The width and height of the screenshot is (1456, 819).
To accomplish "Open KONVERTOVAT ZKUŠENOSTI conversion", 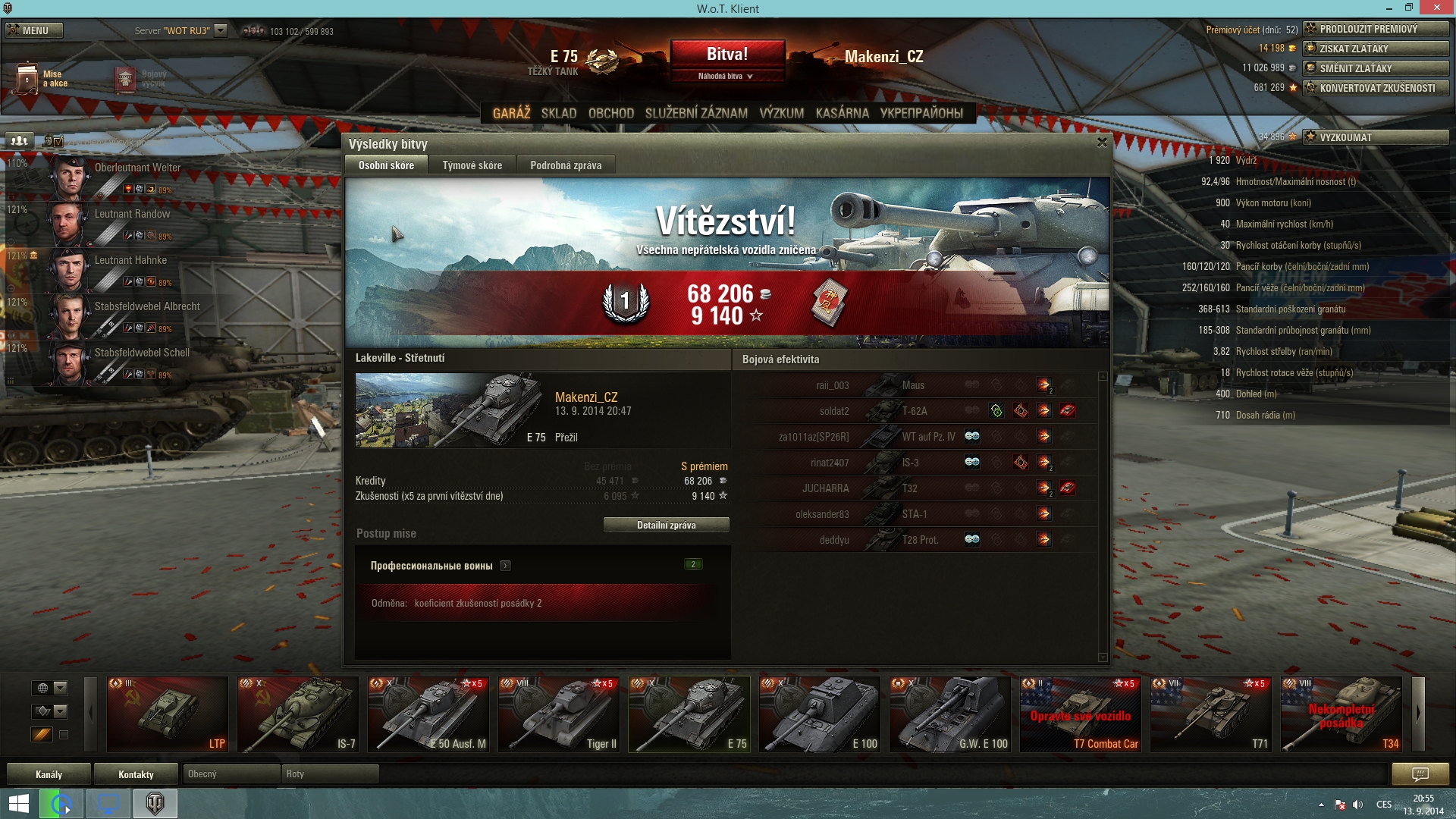I will click(1376, 88).
